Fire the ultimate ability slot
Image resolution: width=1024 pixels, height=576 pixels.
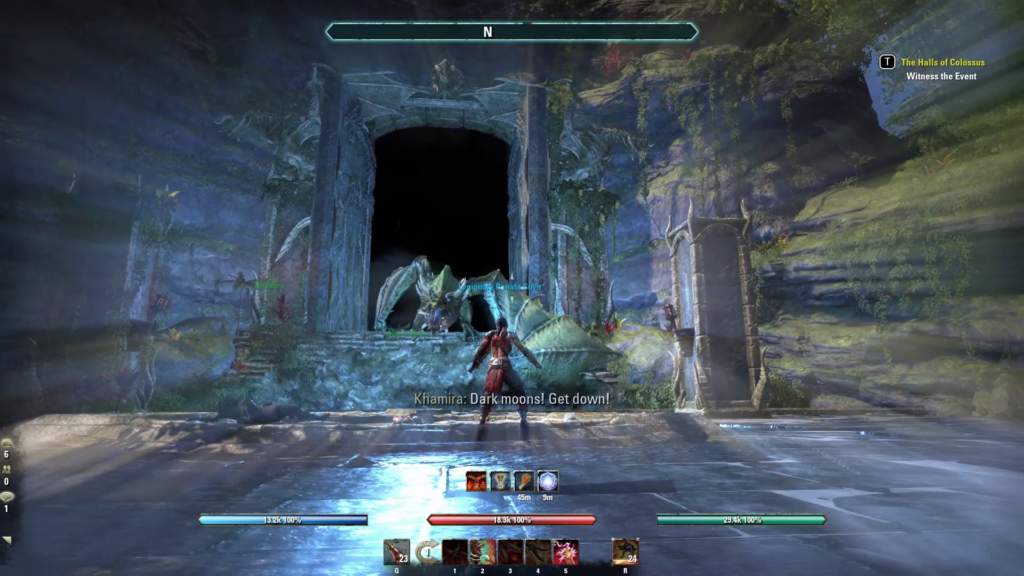pyautogui.click(x=625, y=551)
